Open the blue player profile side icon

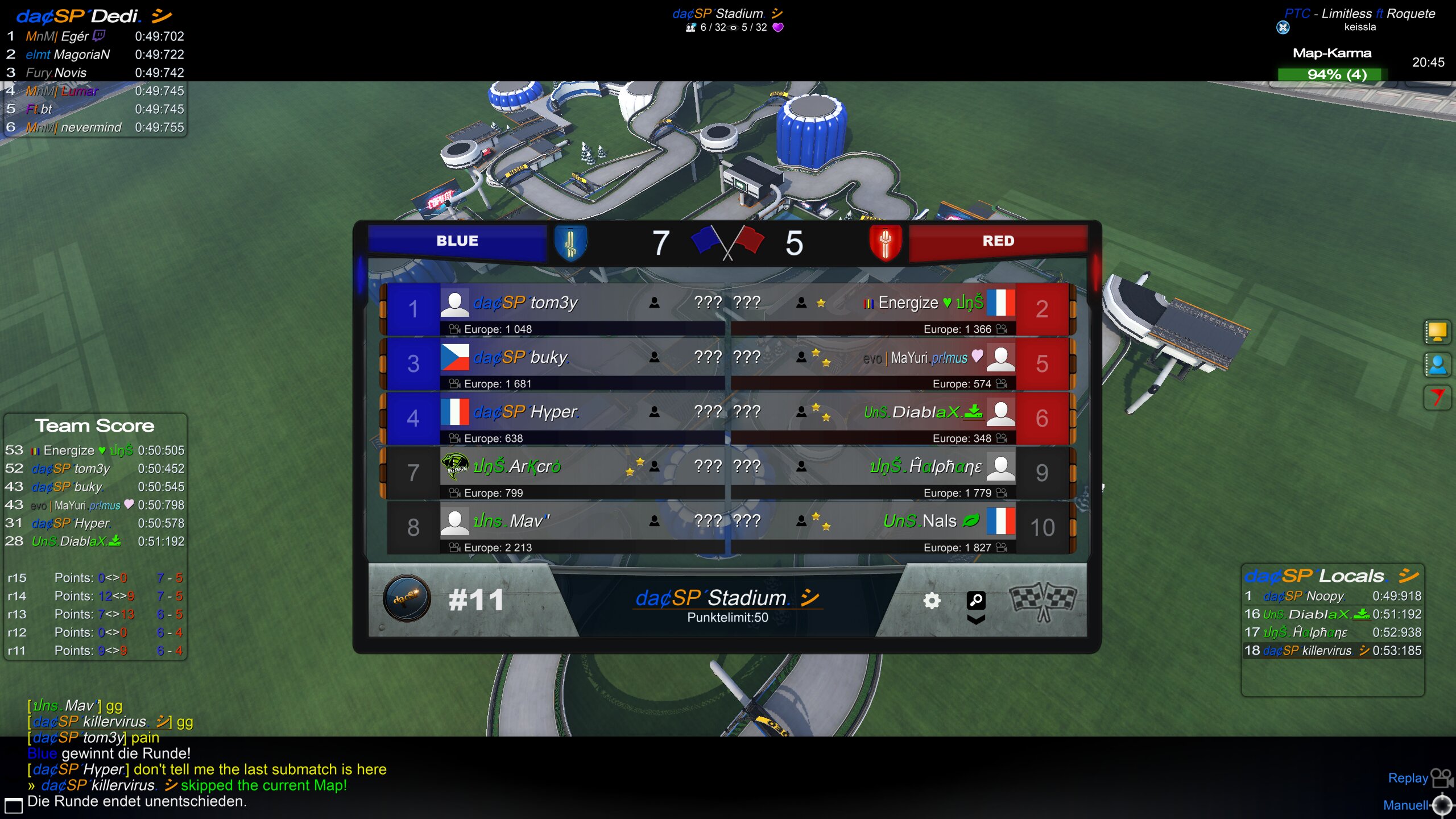click(1437, 365)
